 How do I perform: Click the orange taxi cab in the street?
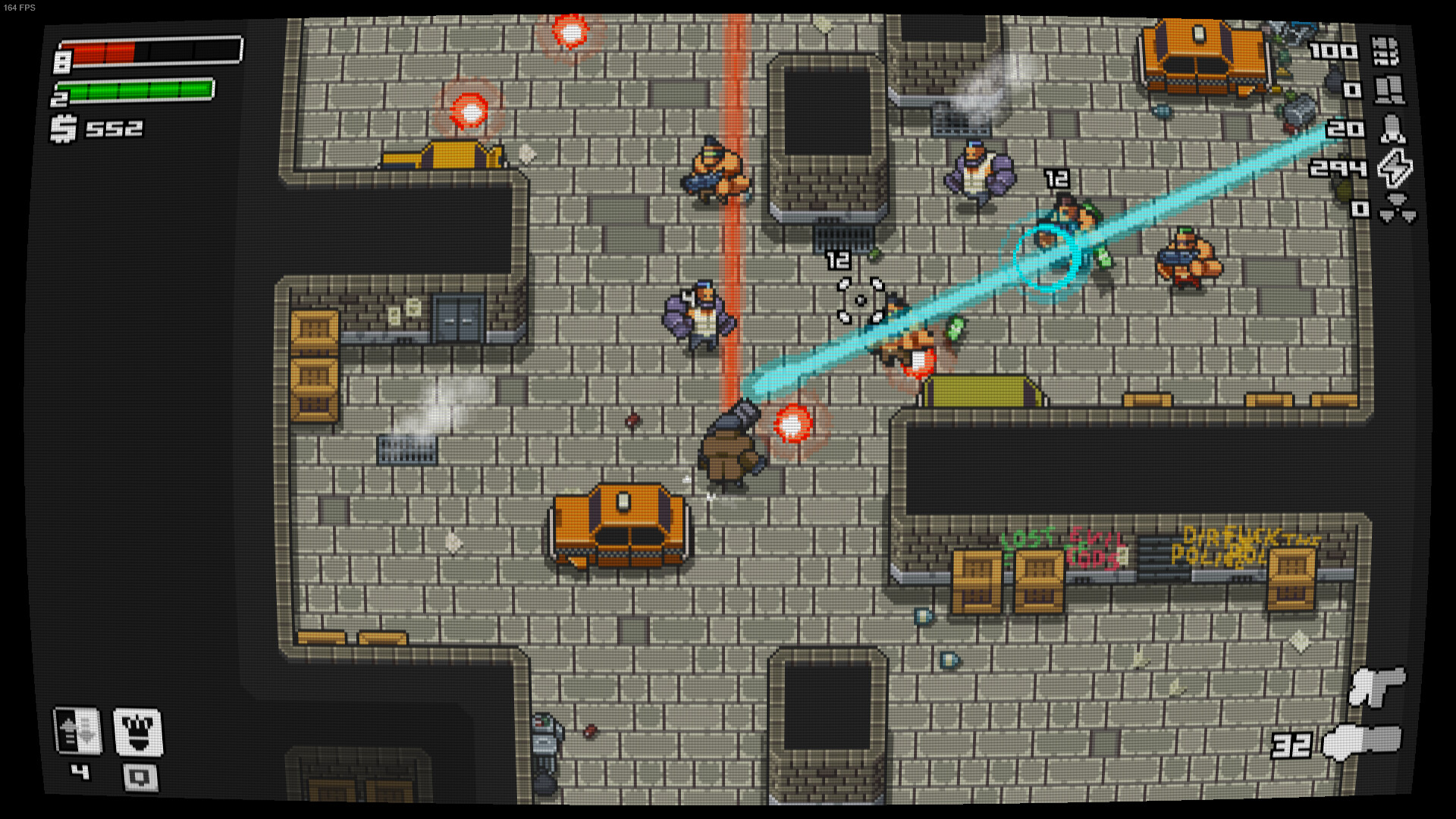622,527
